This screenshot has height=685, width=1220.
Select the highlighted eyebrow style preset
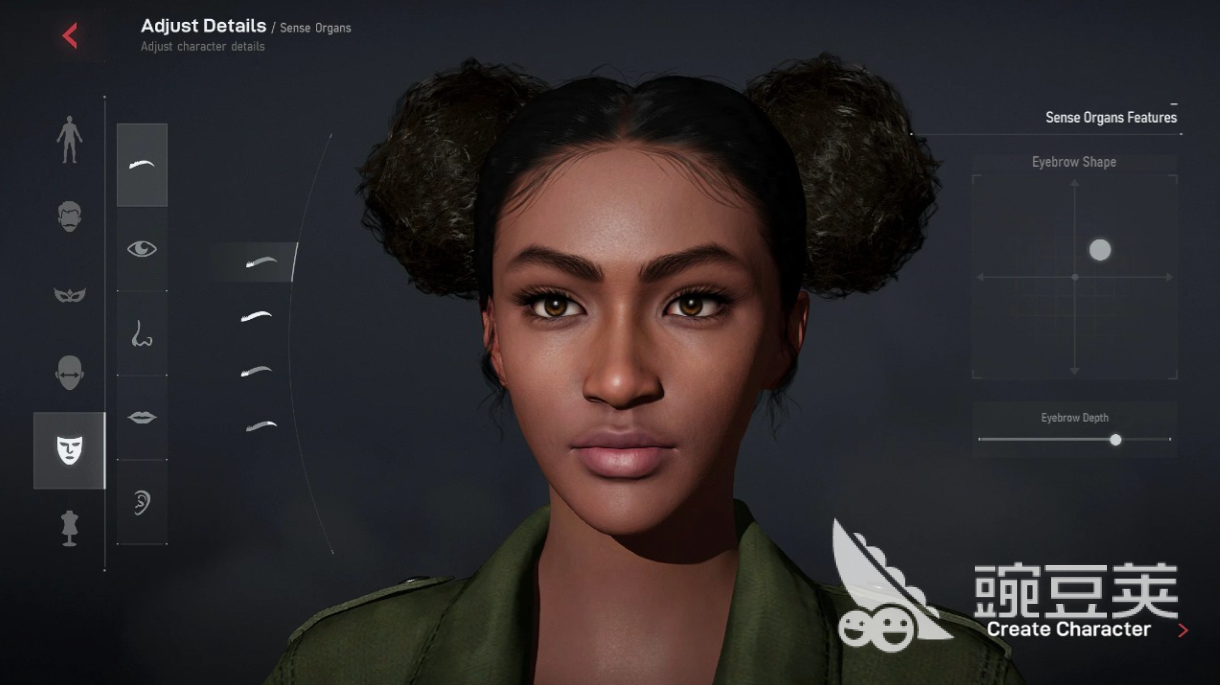click(x=261, y=262)
